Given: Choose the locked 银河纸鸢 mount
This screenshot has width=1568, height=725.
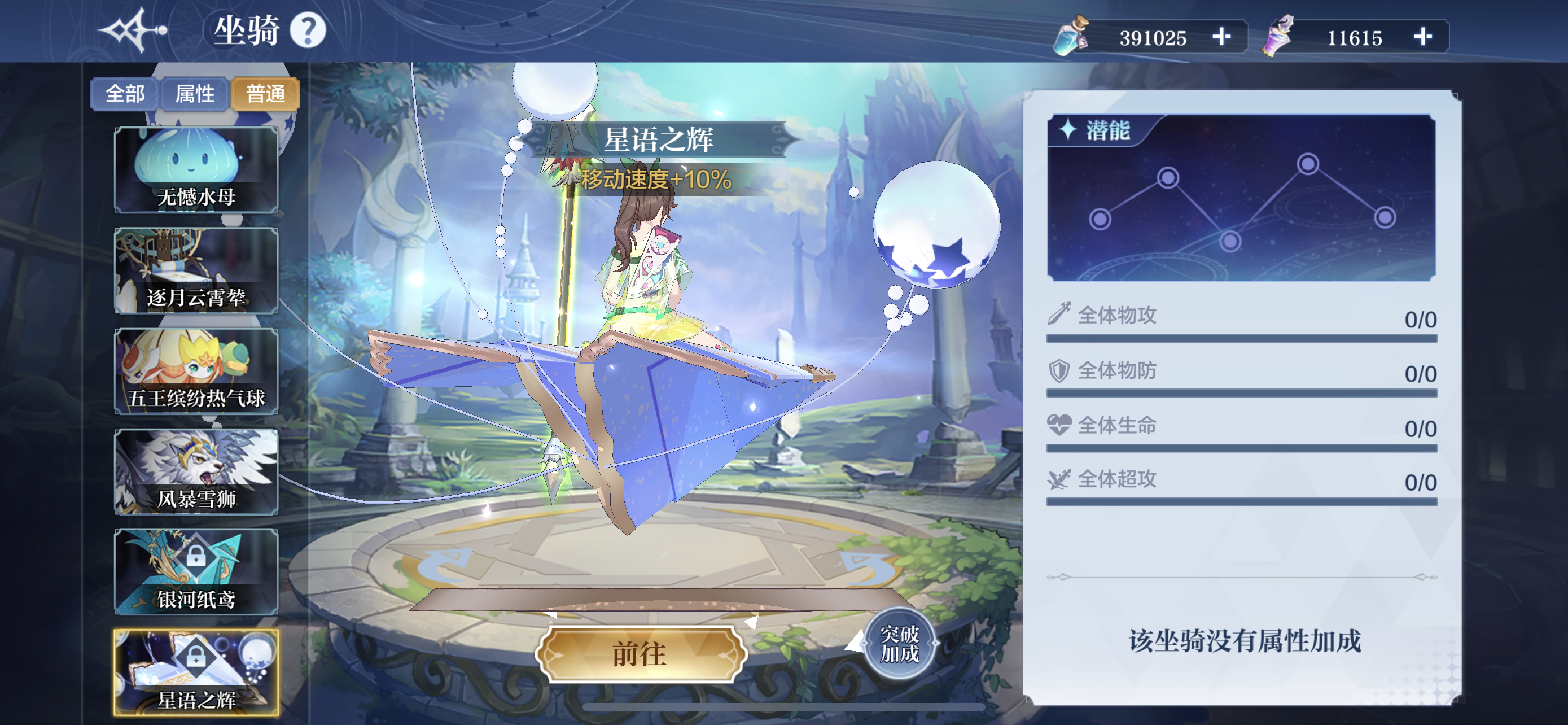Looking at the screenshot, I should point(196,572).
